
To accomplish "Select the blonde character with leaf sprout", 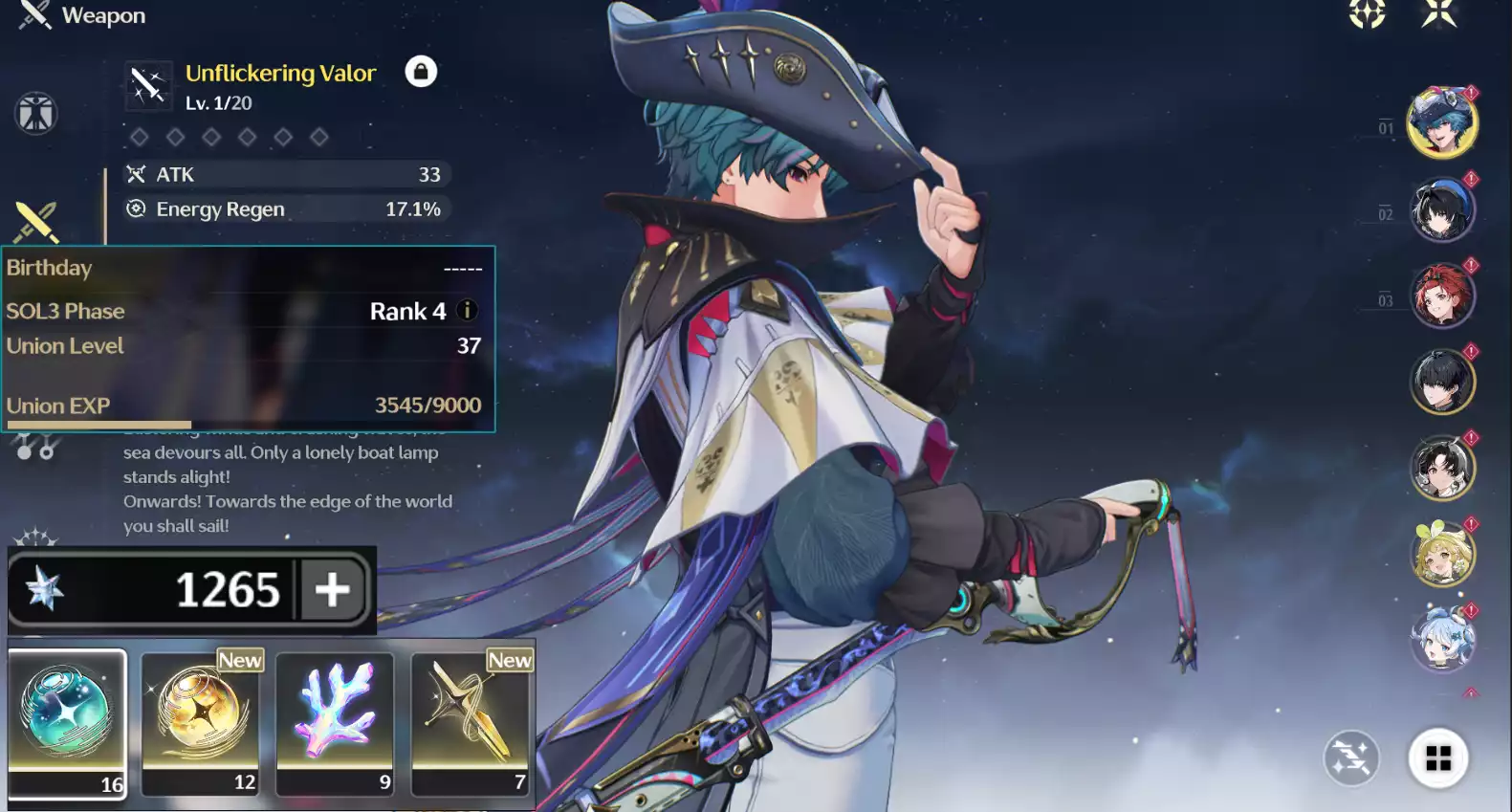I will (1442, 554).
